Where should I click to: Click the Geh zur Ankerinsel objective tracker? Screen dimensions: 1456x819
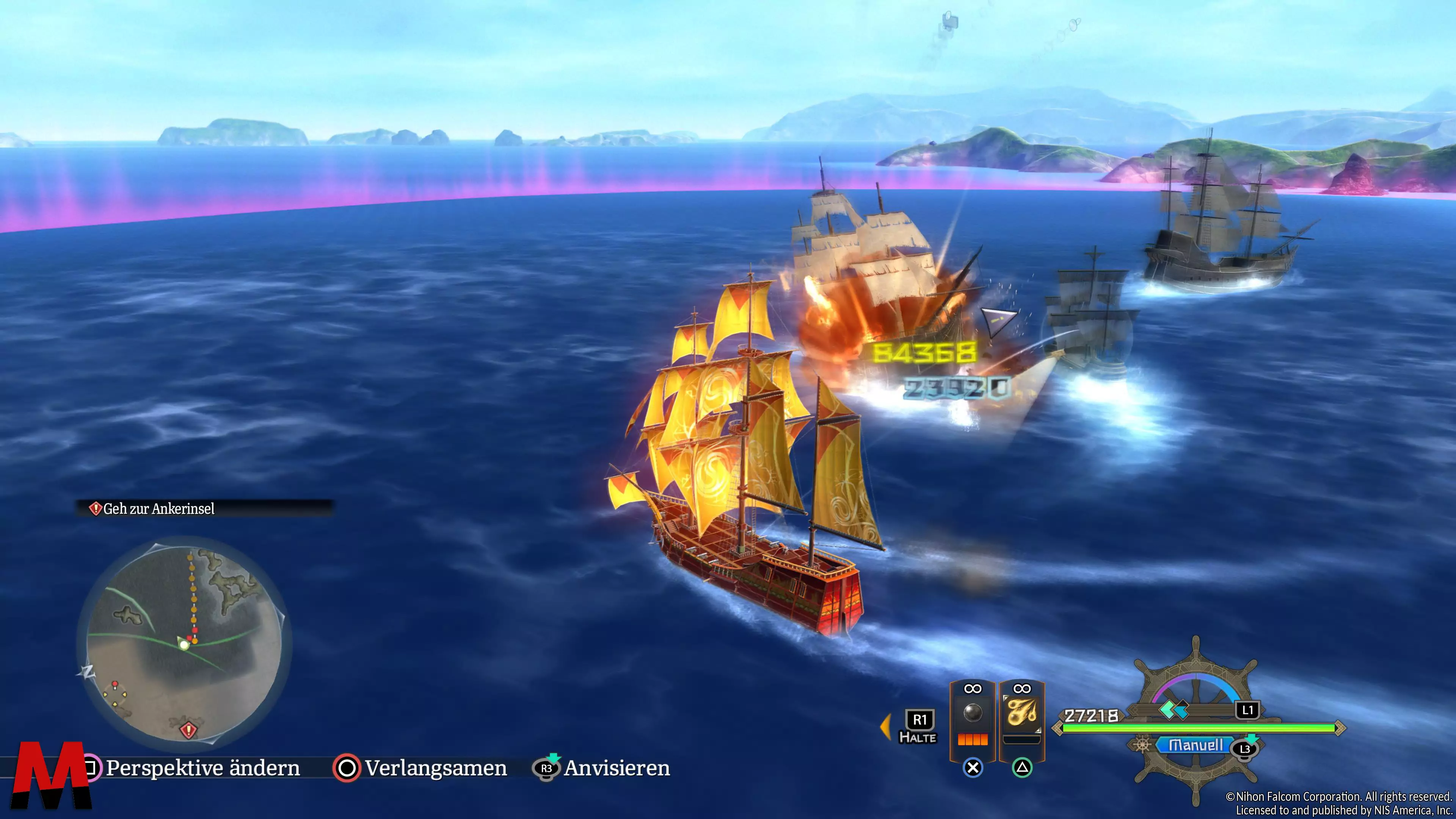point(158,509)
